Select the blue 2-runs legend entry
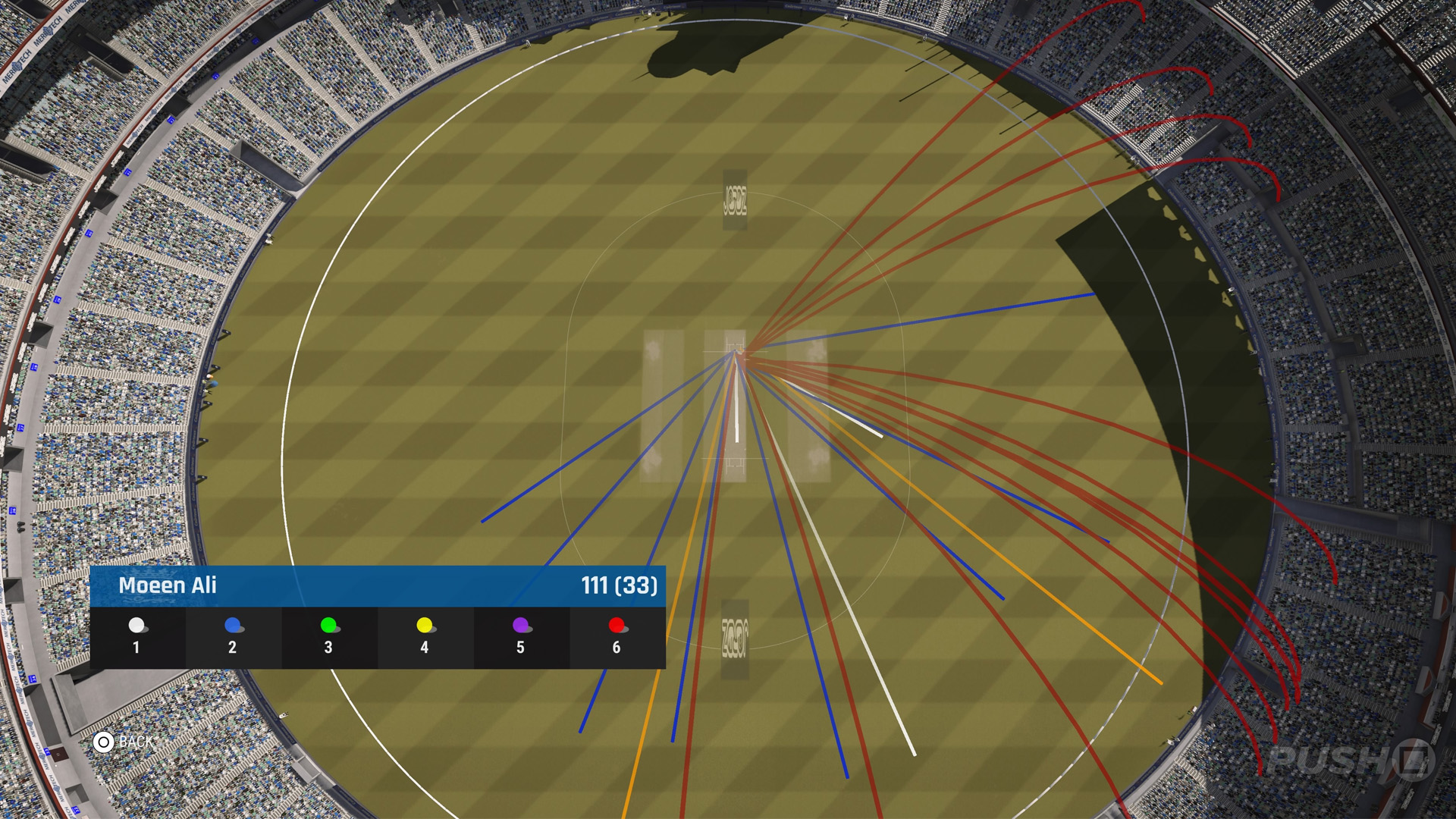 pyautogui.click(x=233, y=636)
